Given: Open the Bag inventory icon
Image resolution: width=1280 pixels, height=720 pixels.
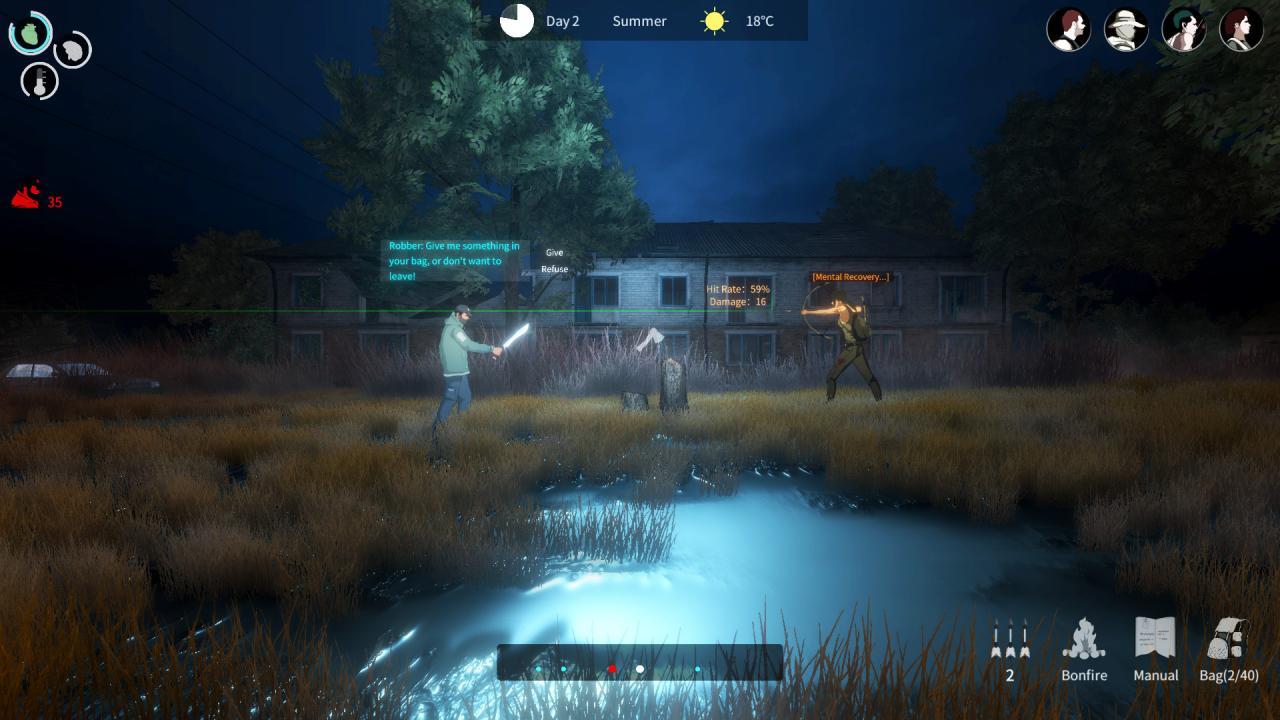Looking at the screenshot, I should click(x=1228, y=645).
